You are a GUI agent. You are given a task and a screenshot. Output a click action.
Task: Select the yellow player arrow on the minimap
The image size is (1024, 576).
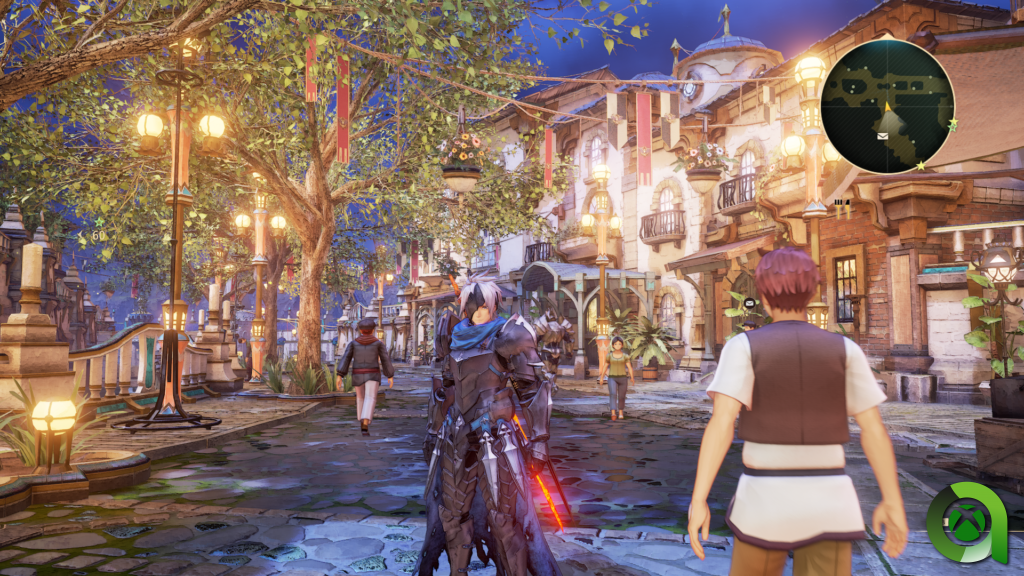click(x=886, y=107)
